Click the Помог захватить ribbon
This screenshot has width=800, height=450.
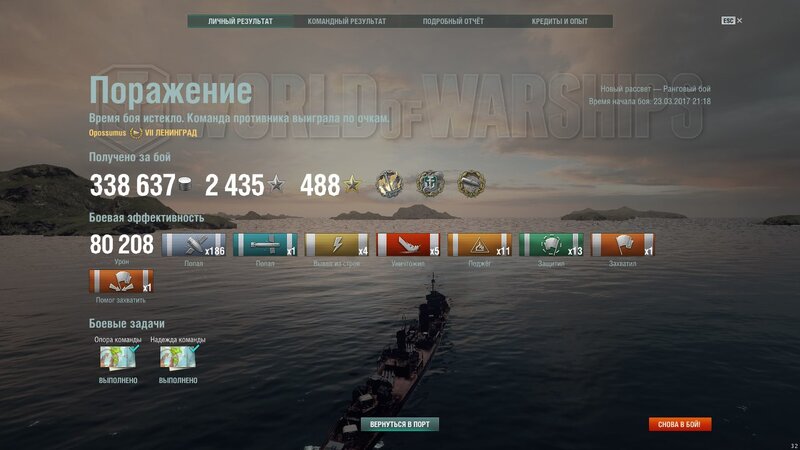point(121,281)
